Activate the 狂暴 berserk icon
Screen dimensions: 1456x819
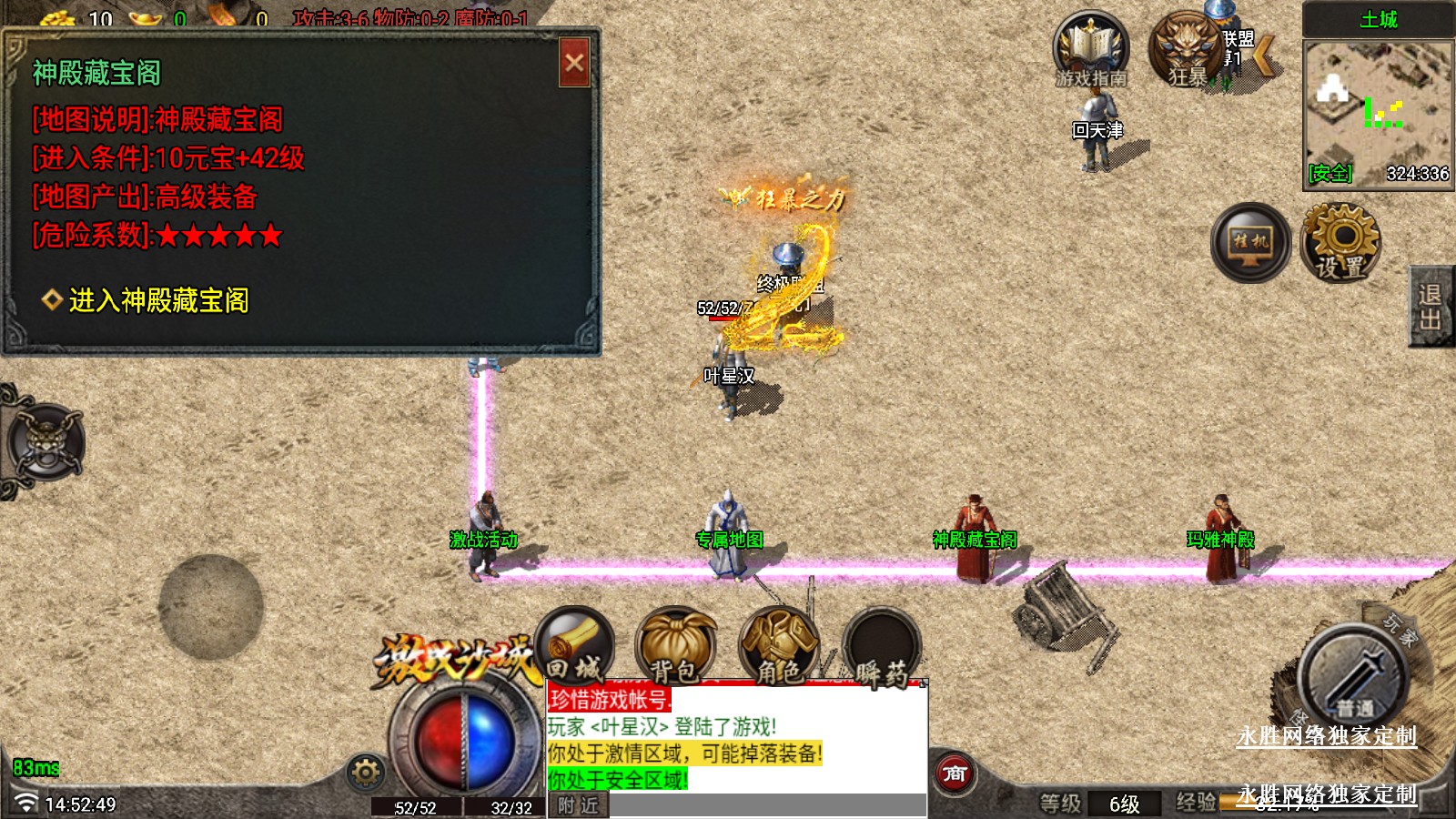(1187, 50)
